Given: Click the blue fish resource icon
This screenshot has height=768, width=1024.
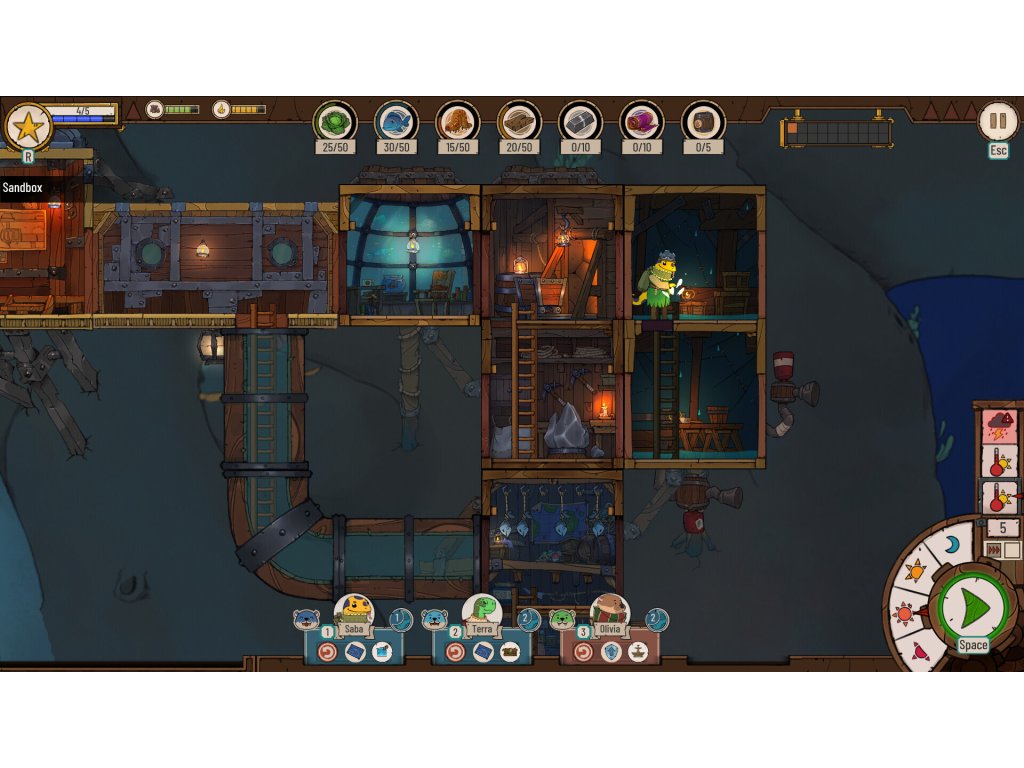Looking at the screenshot, I should point(396,122).
